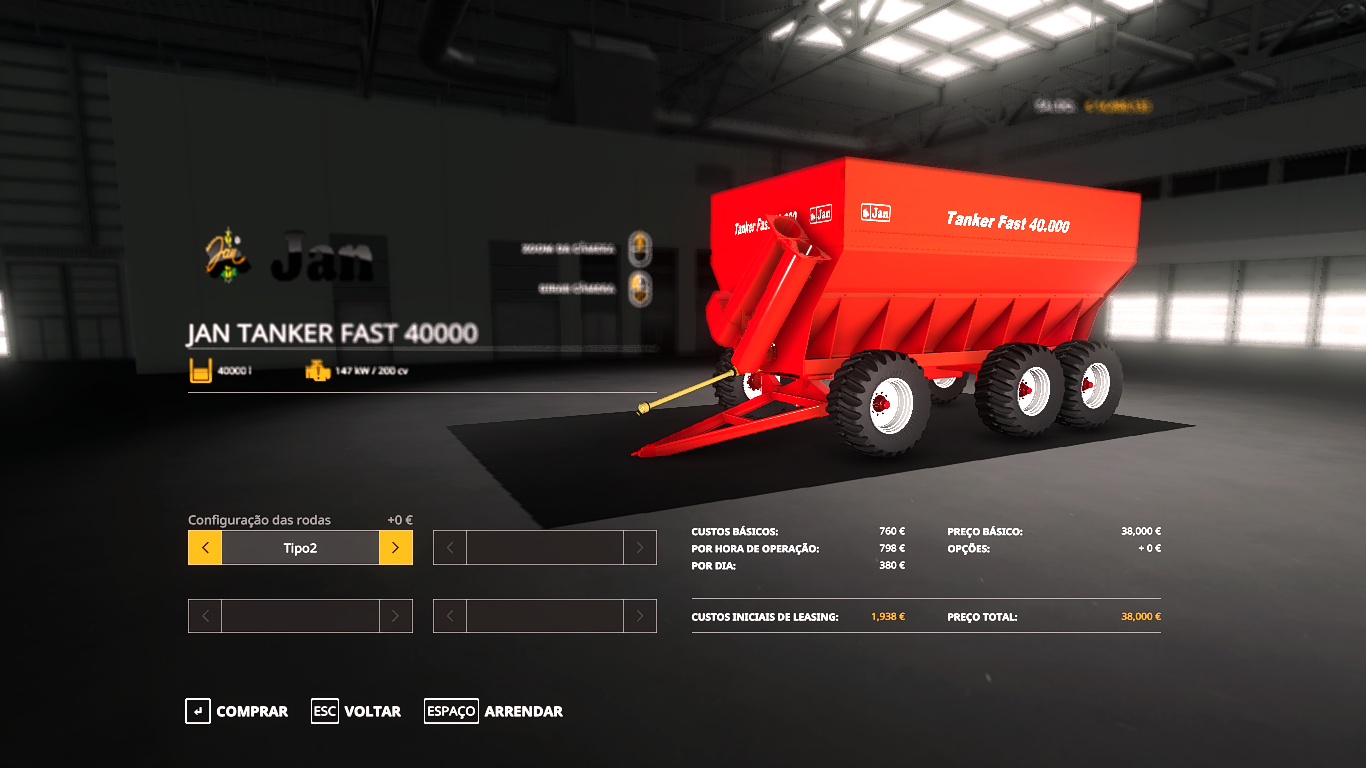Click the ESPAÇO key icon beside ARRENDAR
Image resolution: width=1366 pixels, height=768 pixels.
[x=451, y=711]
